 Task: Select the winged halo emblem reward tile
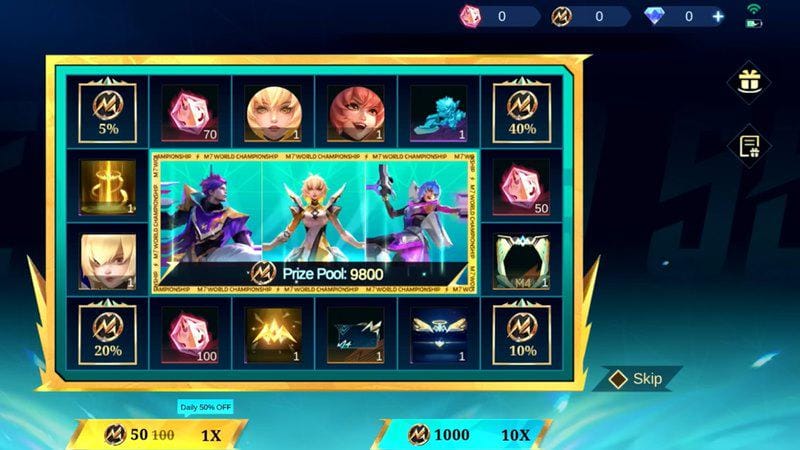click(438, 332)
